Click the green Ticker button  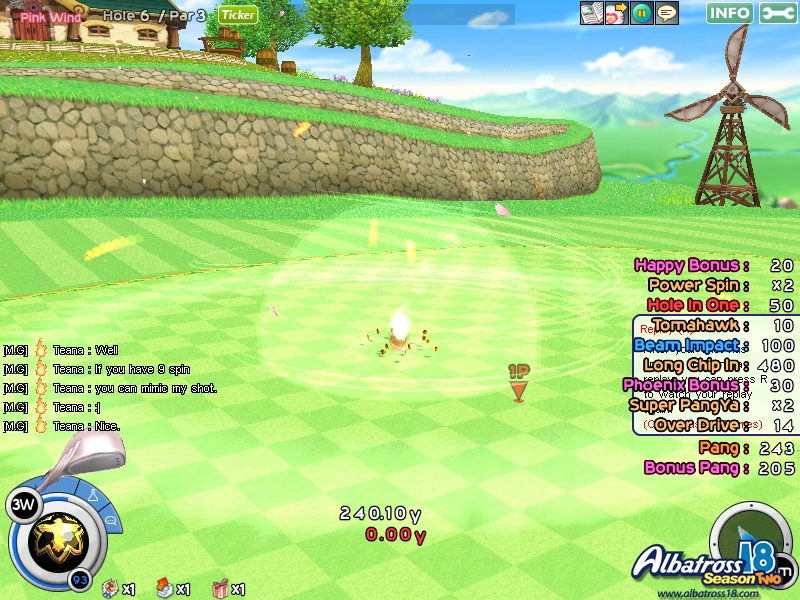tap(238, 14)
